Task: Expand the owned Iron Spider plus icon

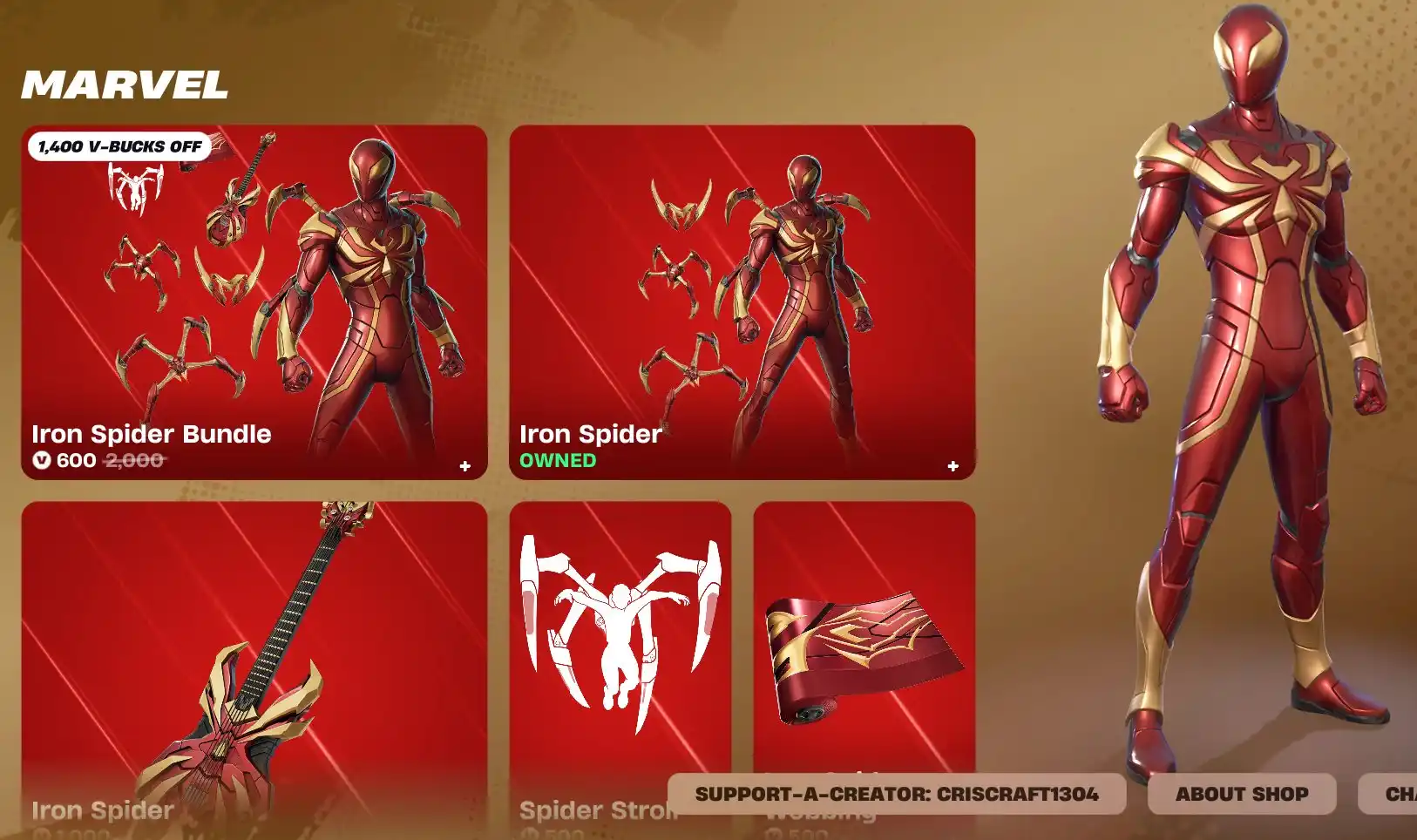Action: point(953,466)
